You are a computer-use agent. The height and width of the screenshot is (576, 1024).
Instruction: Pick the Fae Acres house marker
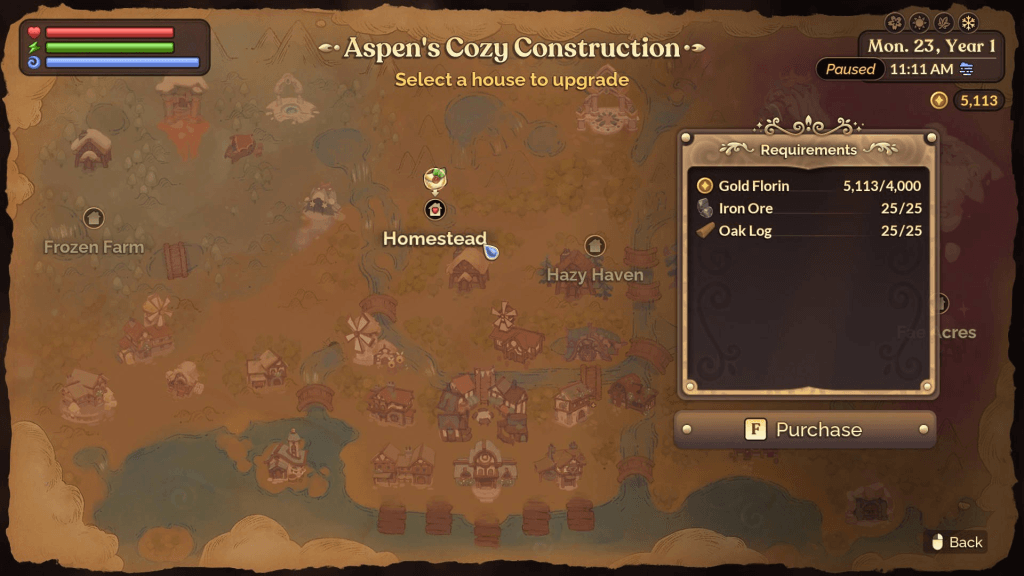tap(940, 304)
